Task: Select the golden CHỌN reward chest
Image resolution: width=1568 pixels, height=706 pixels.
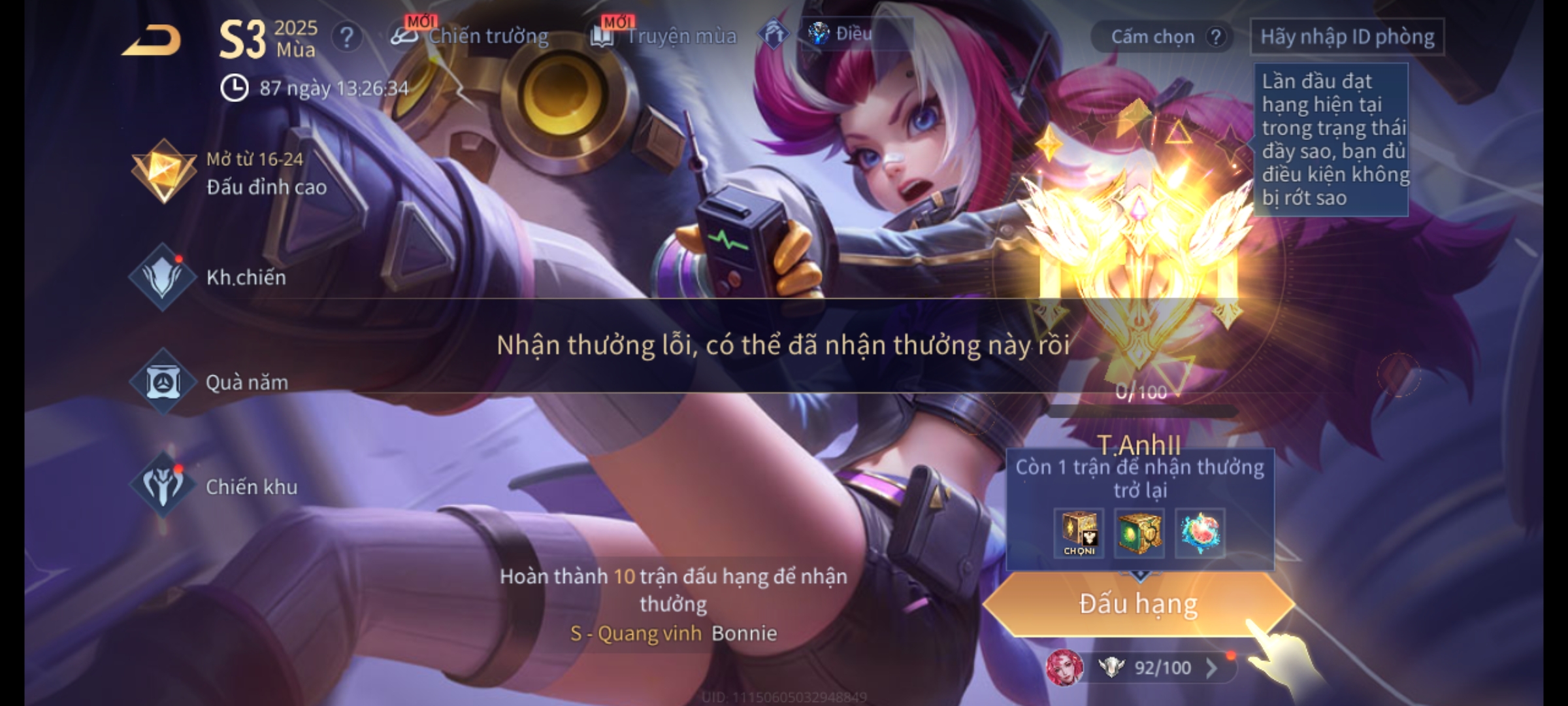Action: pyautogui.click(x=1079, y=533)
